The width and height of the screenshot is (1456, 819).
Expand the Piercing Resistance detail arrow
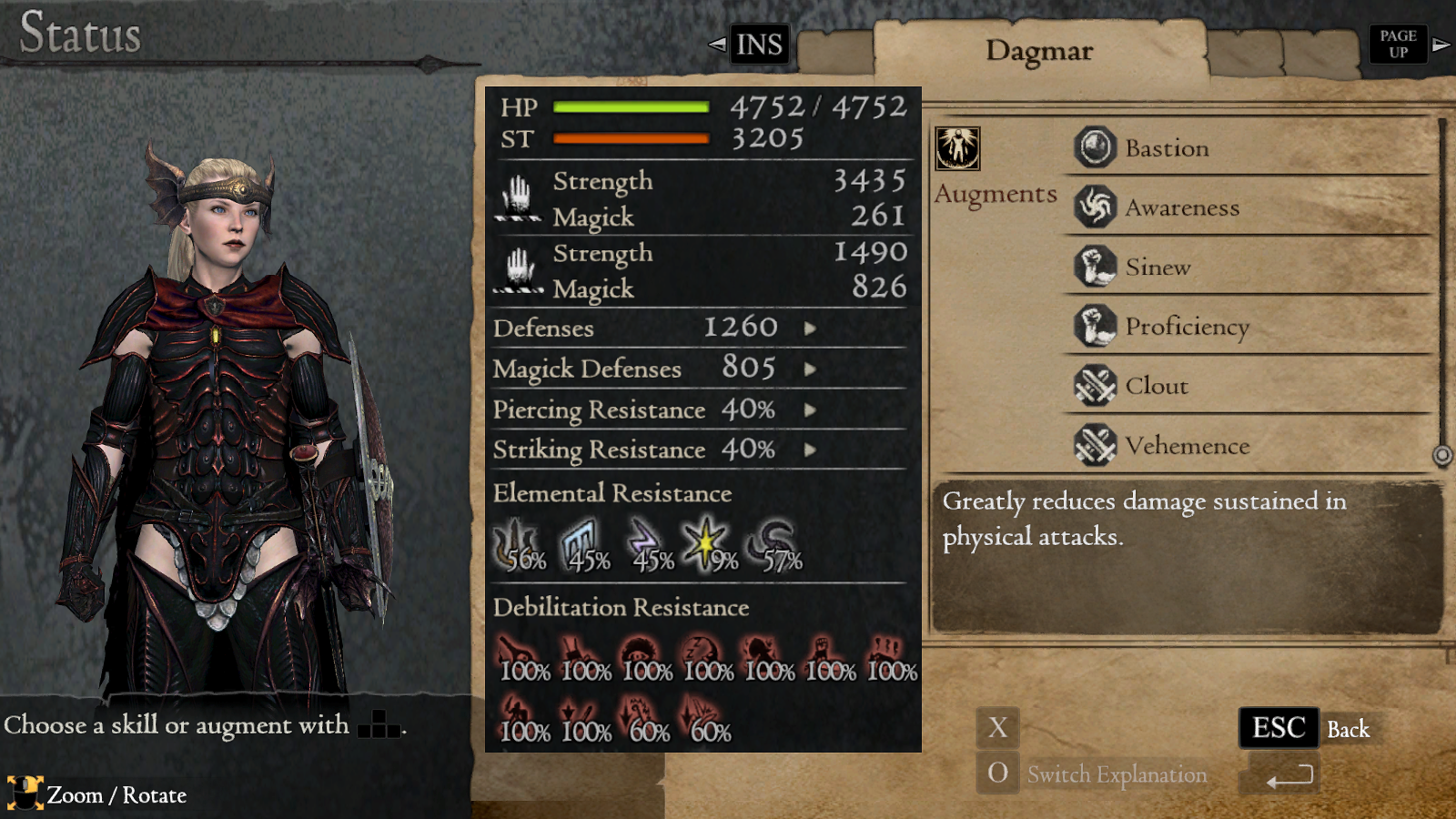tap(808, 410)
